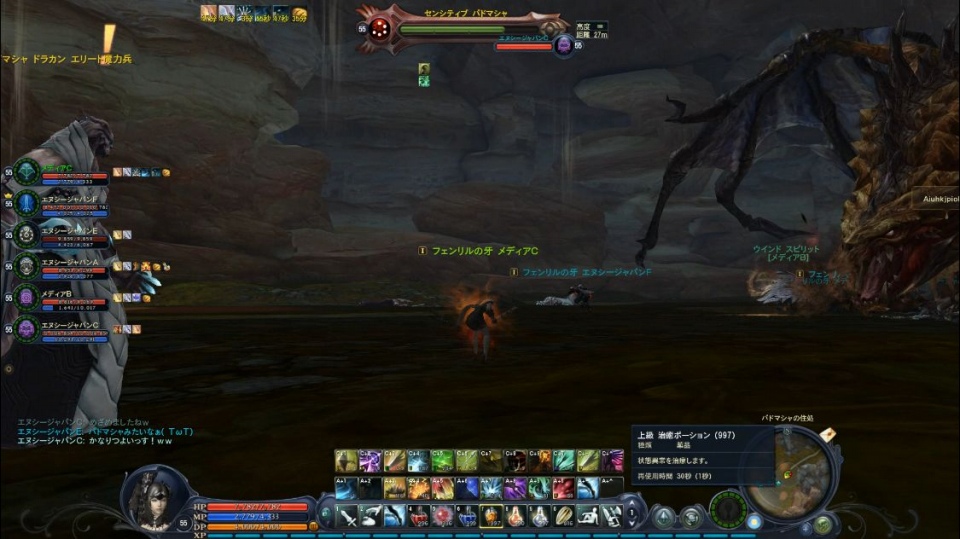Screen dimensions: 960x539
Task: Activate the green lightning skill icon
Action: (x=443, y=461)
